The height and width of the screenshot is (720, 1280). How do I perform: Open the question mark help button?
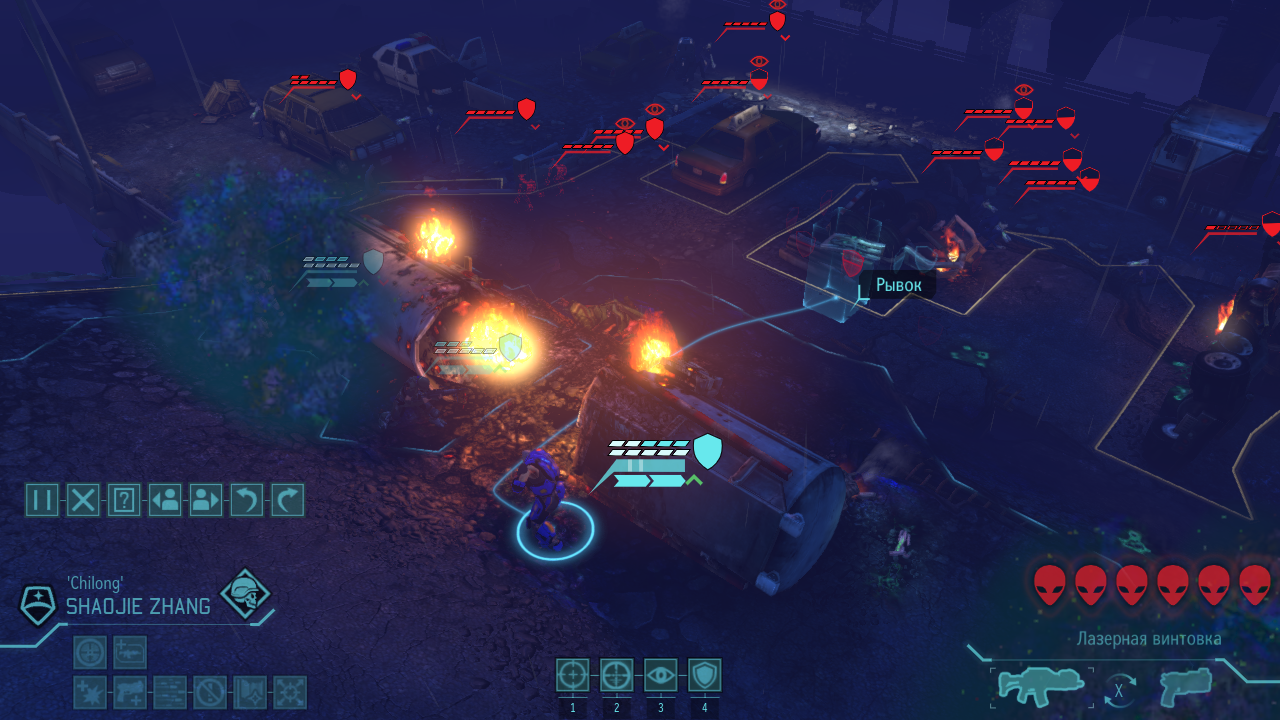(x=124, y=499)
